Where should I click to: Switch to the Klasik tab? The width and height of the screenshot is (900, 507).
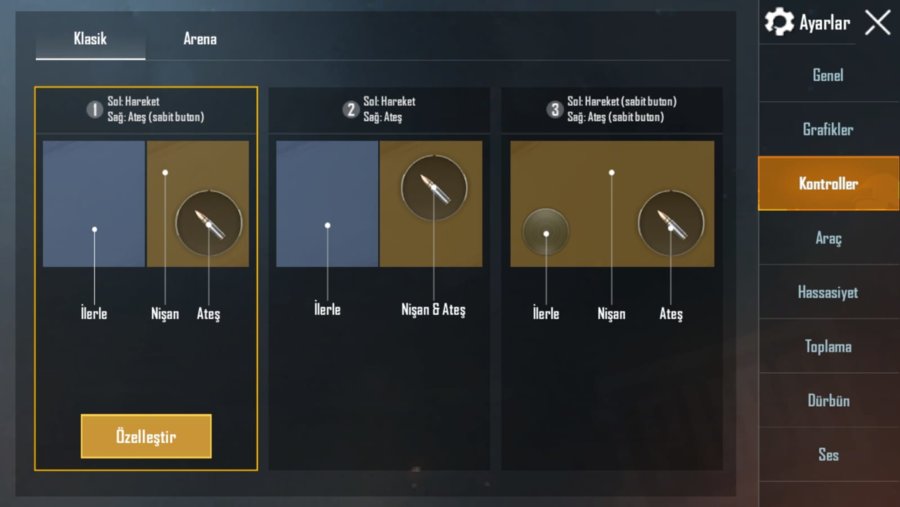point(90,39)
